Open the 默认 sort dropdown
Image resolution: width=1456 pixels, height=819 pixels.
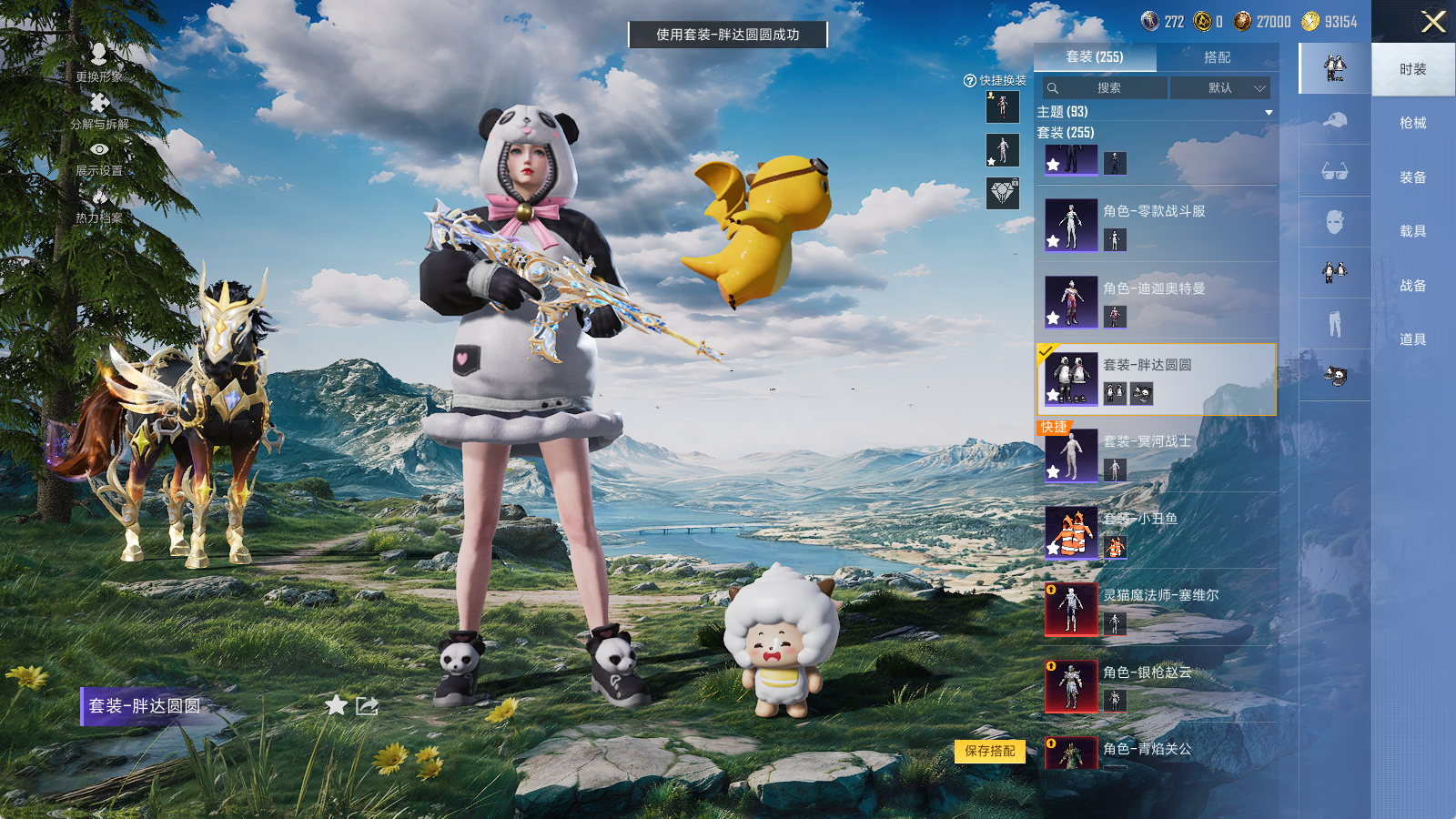point(1219,88)
